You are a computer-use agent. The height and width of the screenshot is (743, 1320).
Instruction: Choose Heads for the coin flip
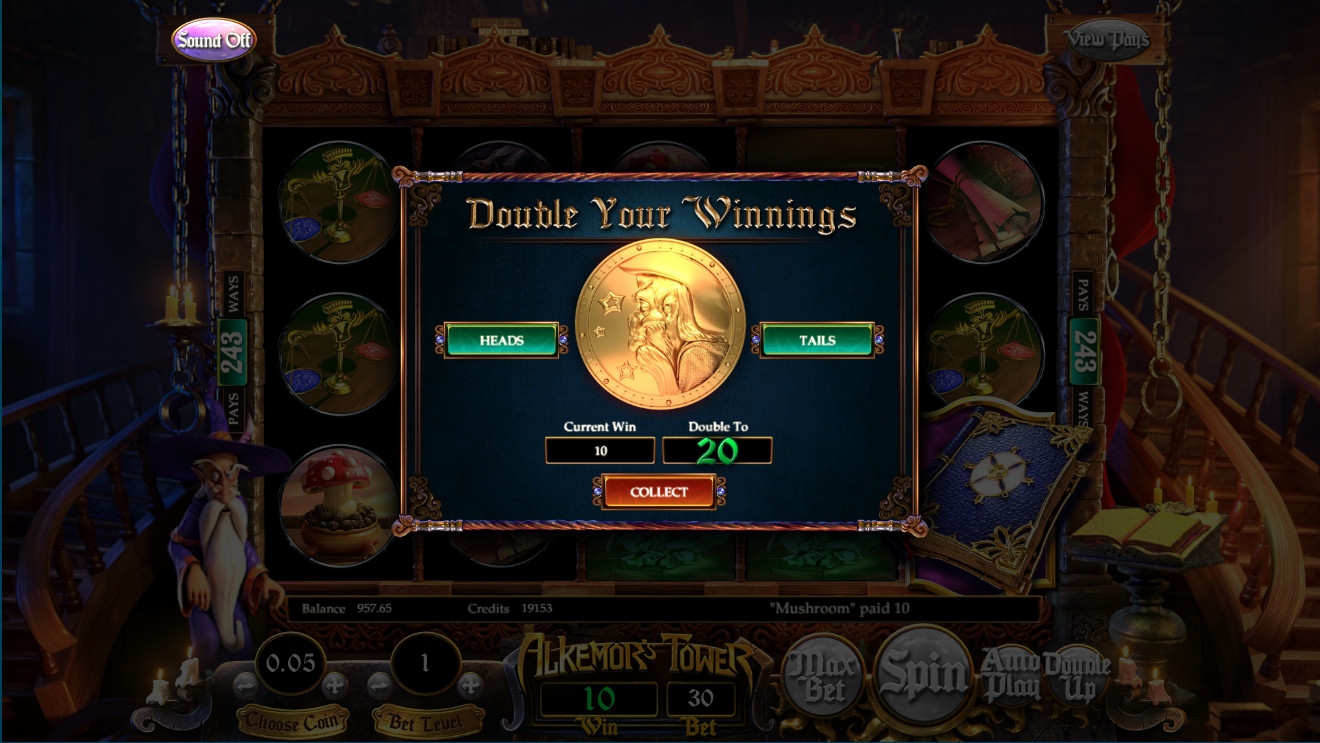pos(501,340)
